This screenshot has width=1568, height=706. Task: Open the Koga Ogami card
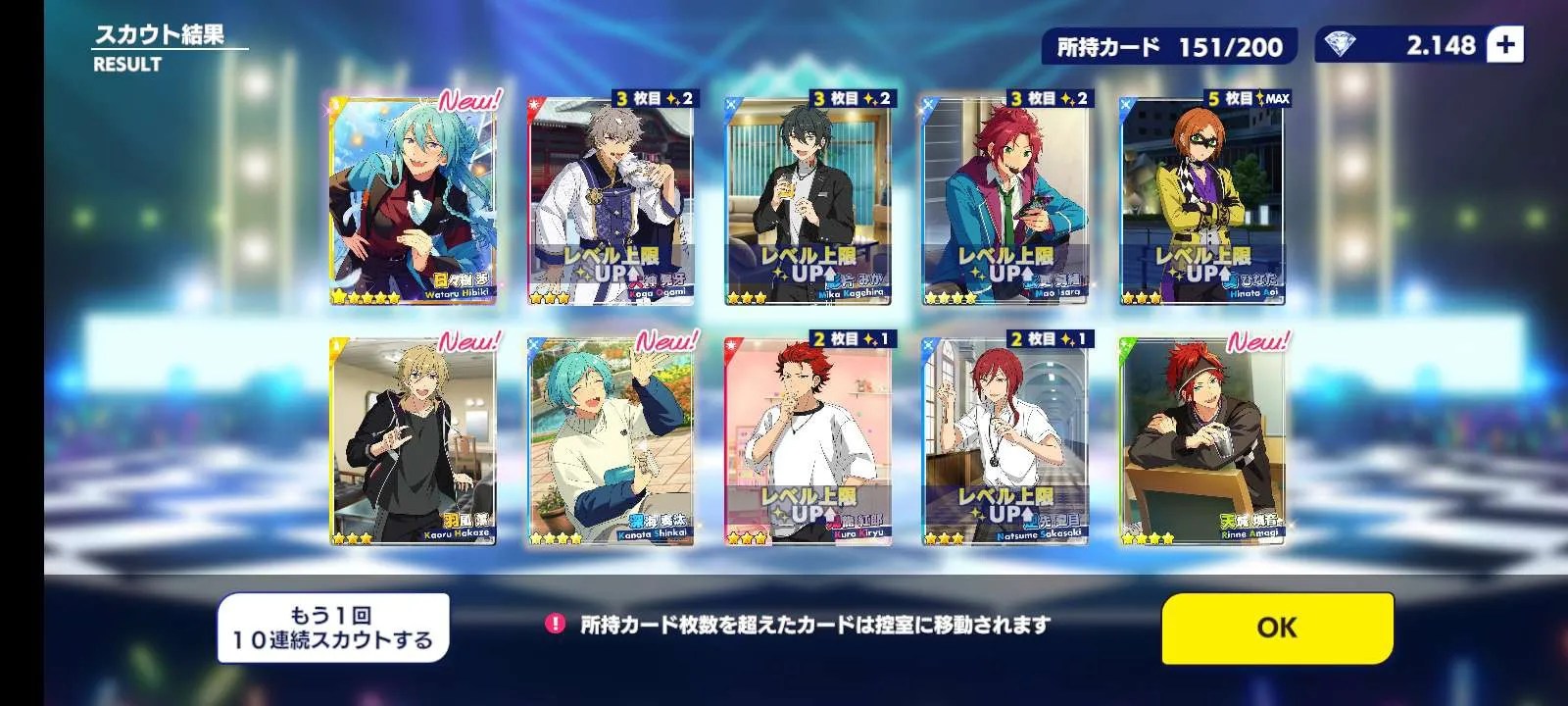point(611,201)
